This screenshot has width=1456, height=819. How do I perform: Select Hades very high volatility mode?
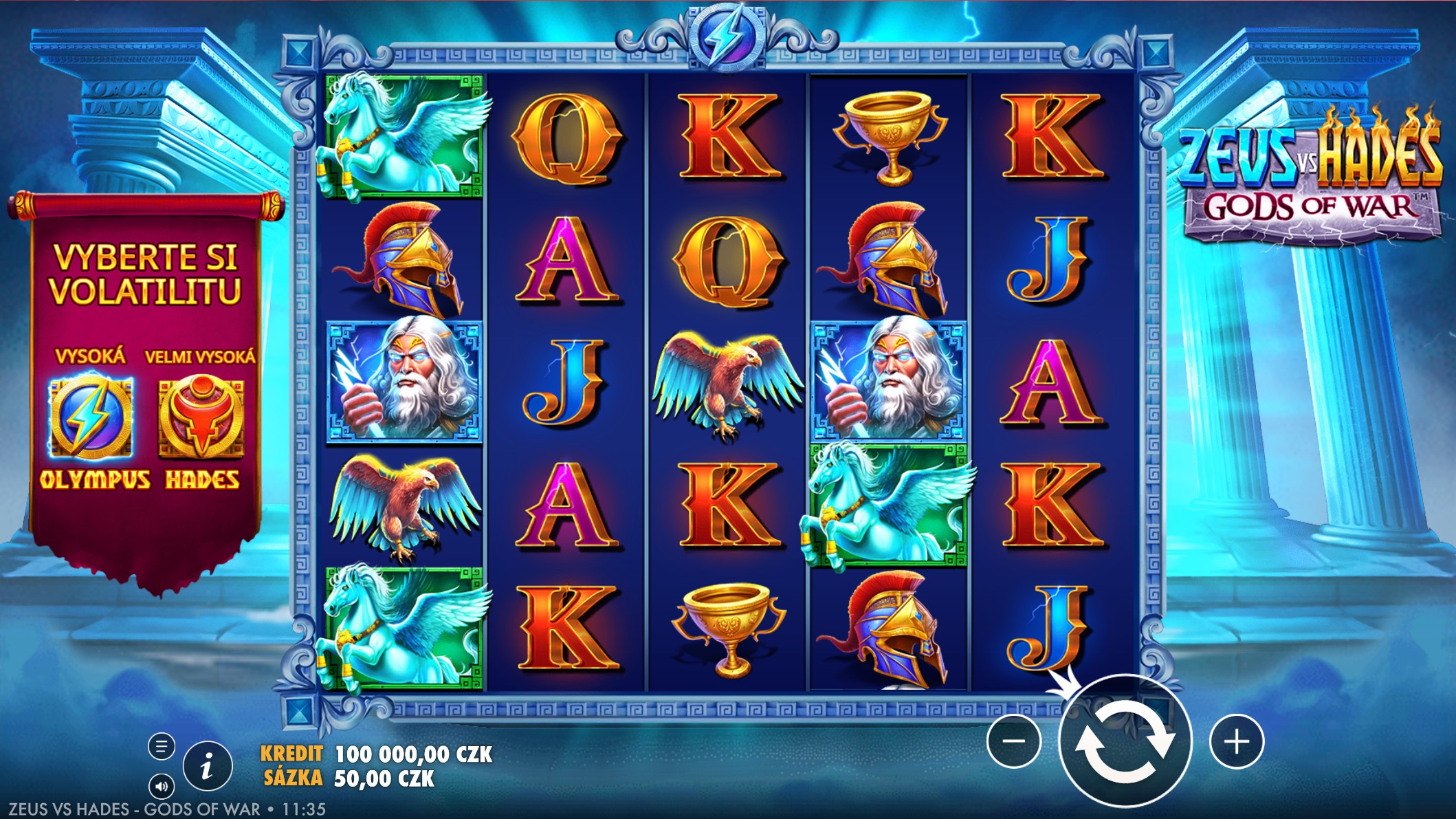201,417
